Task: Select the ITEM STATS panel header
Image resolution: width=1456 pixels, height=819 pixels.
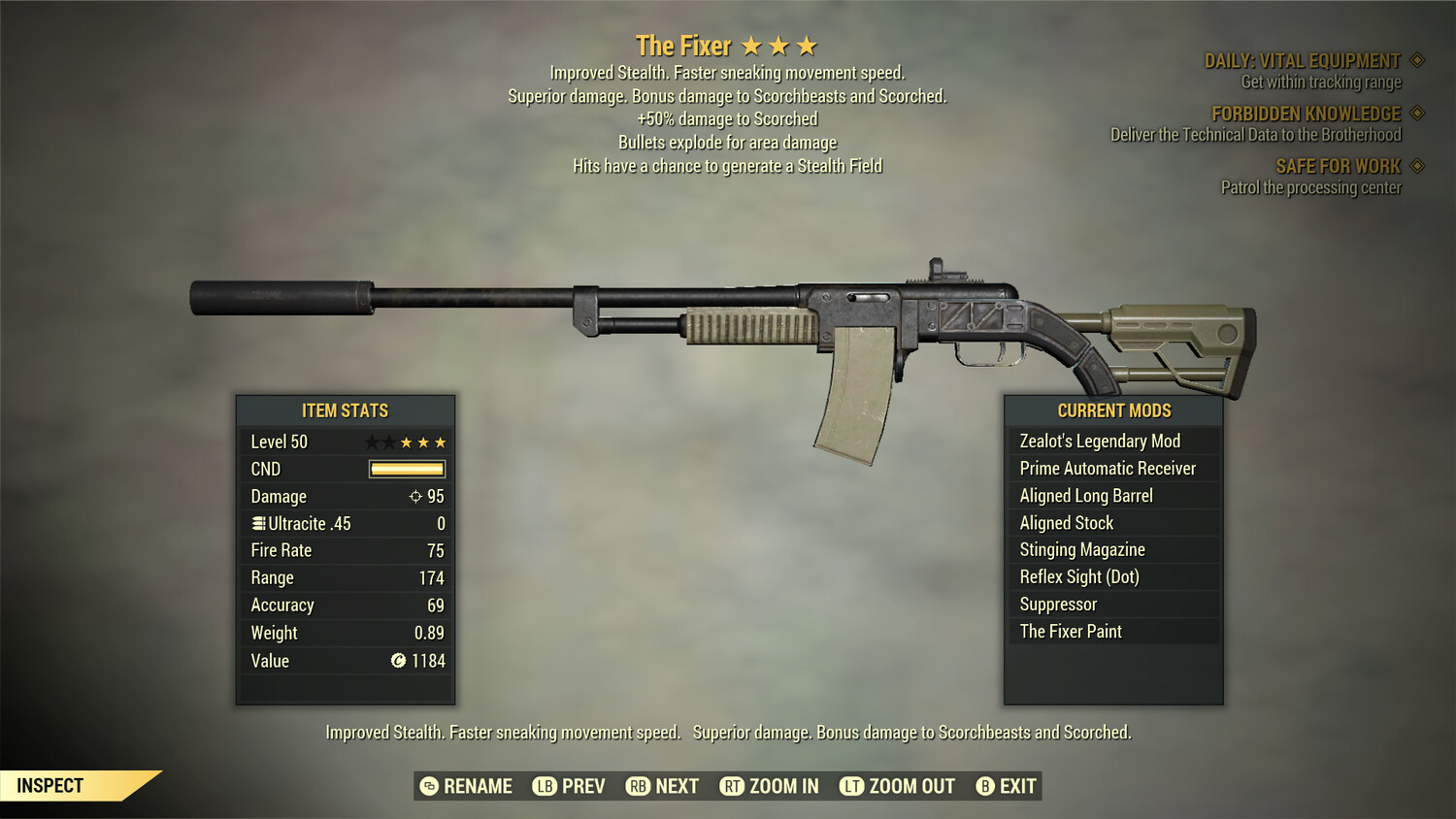Action: pyautogui.click(x=345, y=410)
